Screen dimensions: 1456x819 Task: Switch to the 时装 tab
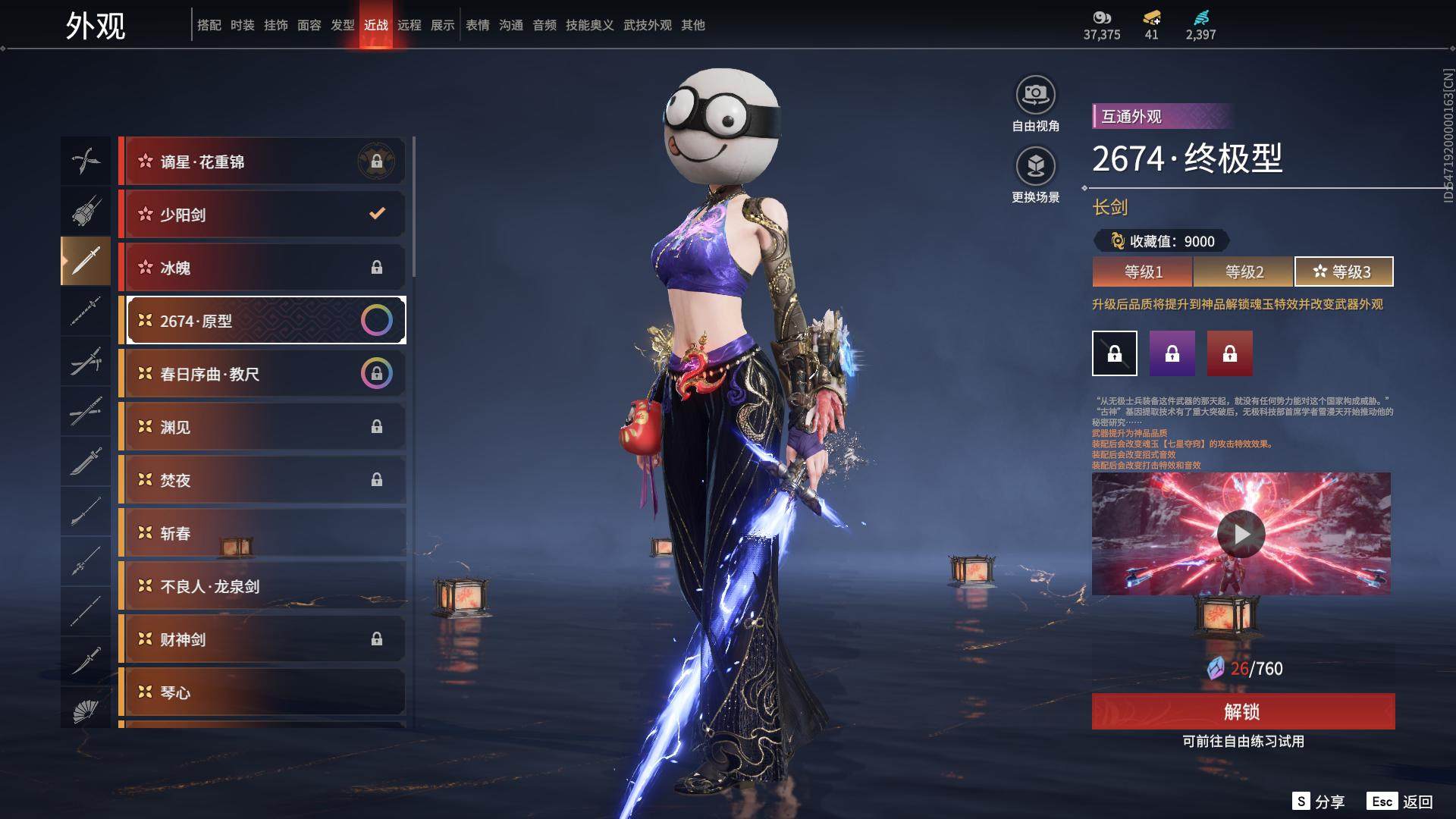[243, 25]
